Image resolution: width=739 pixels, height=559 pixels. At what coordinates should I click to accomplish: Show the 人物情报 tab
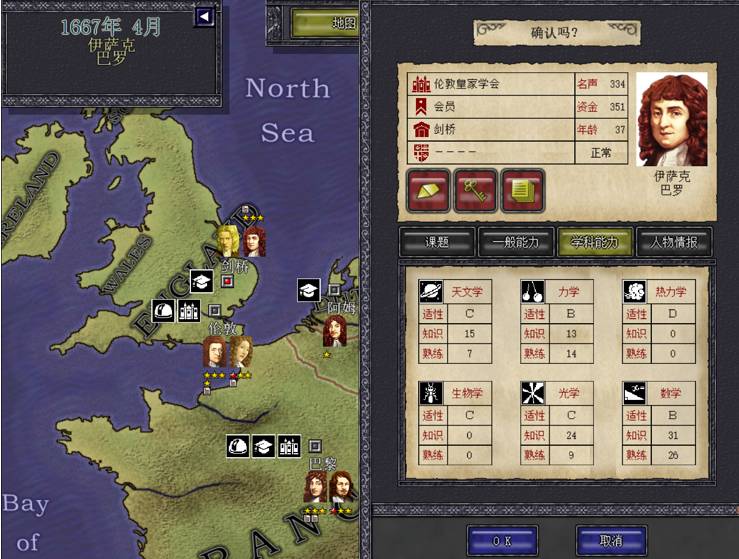[674, 242]
